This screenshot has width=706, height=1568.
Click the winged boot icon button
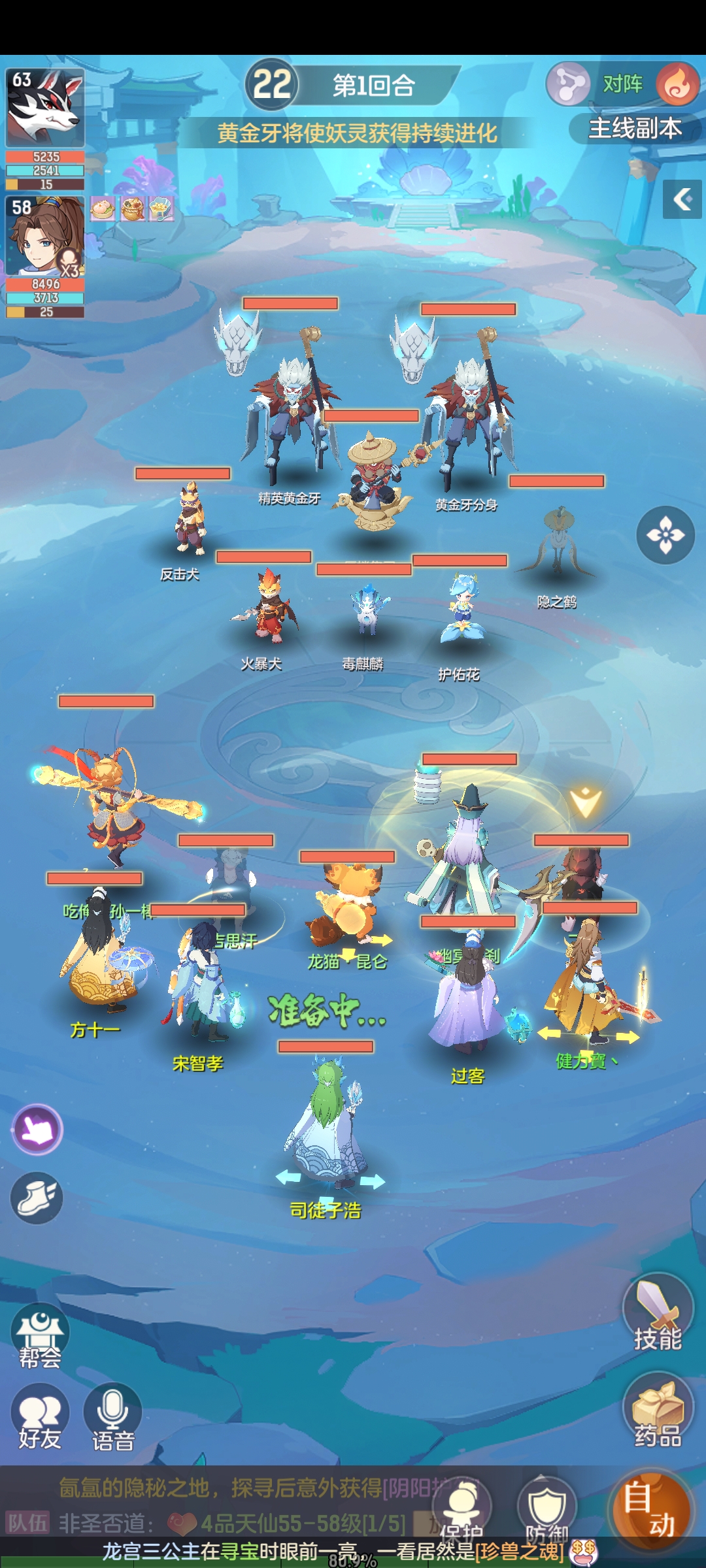pos(37,1198)
